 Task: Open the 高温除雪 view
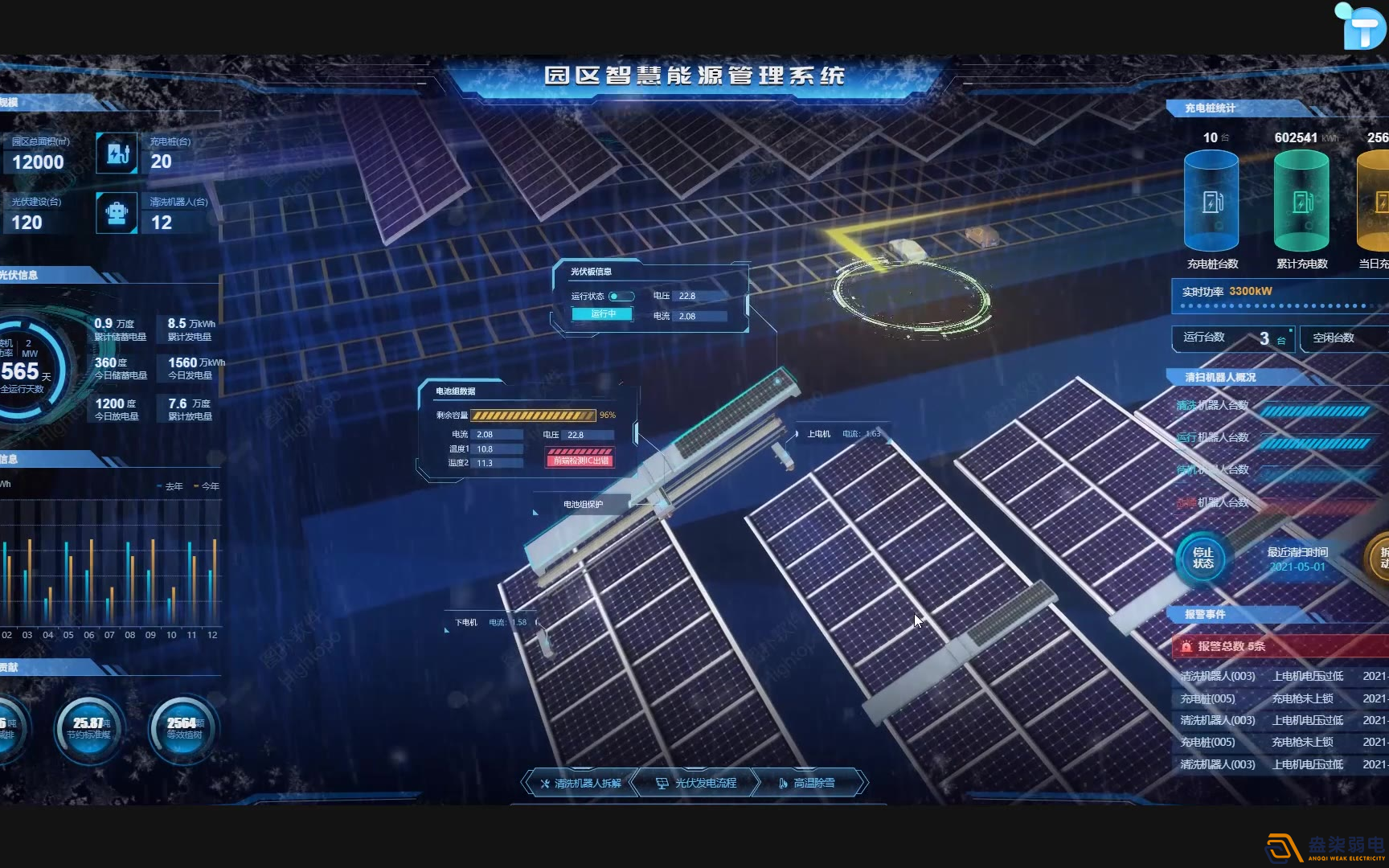[813, 782]
